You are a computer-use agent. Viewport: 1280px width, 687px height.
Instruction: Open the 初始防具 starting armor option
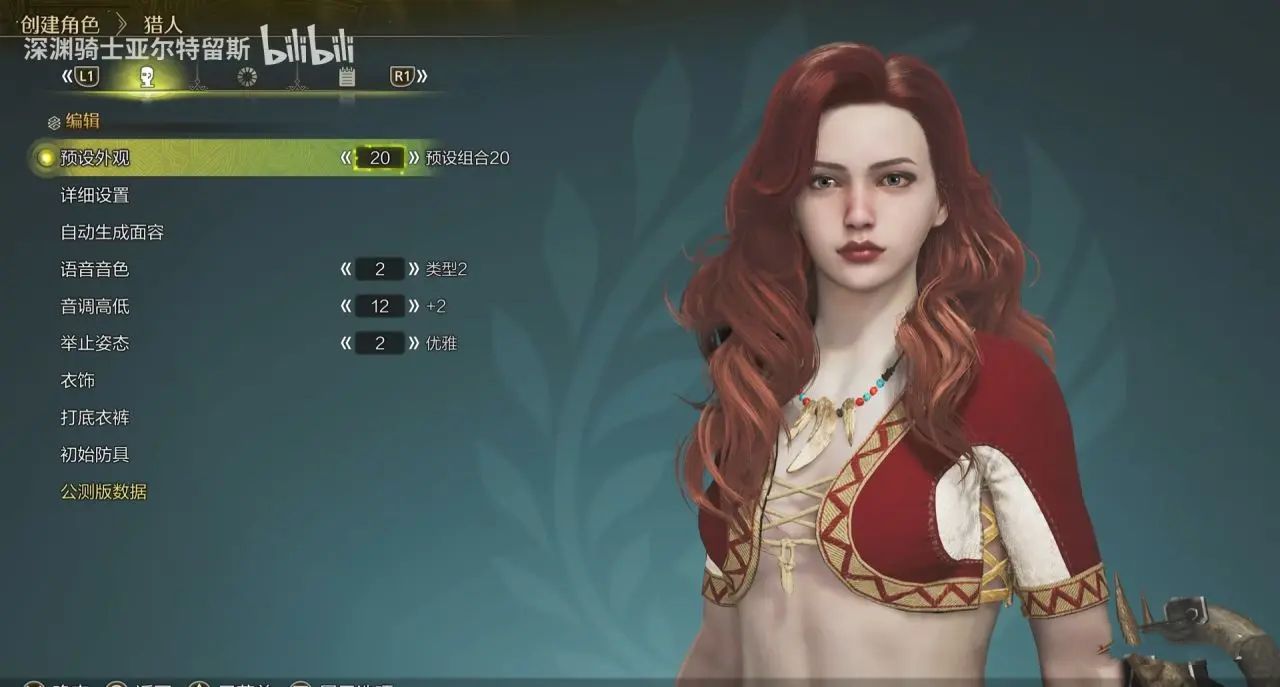[x=95, y=454]
